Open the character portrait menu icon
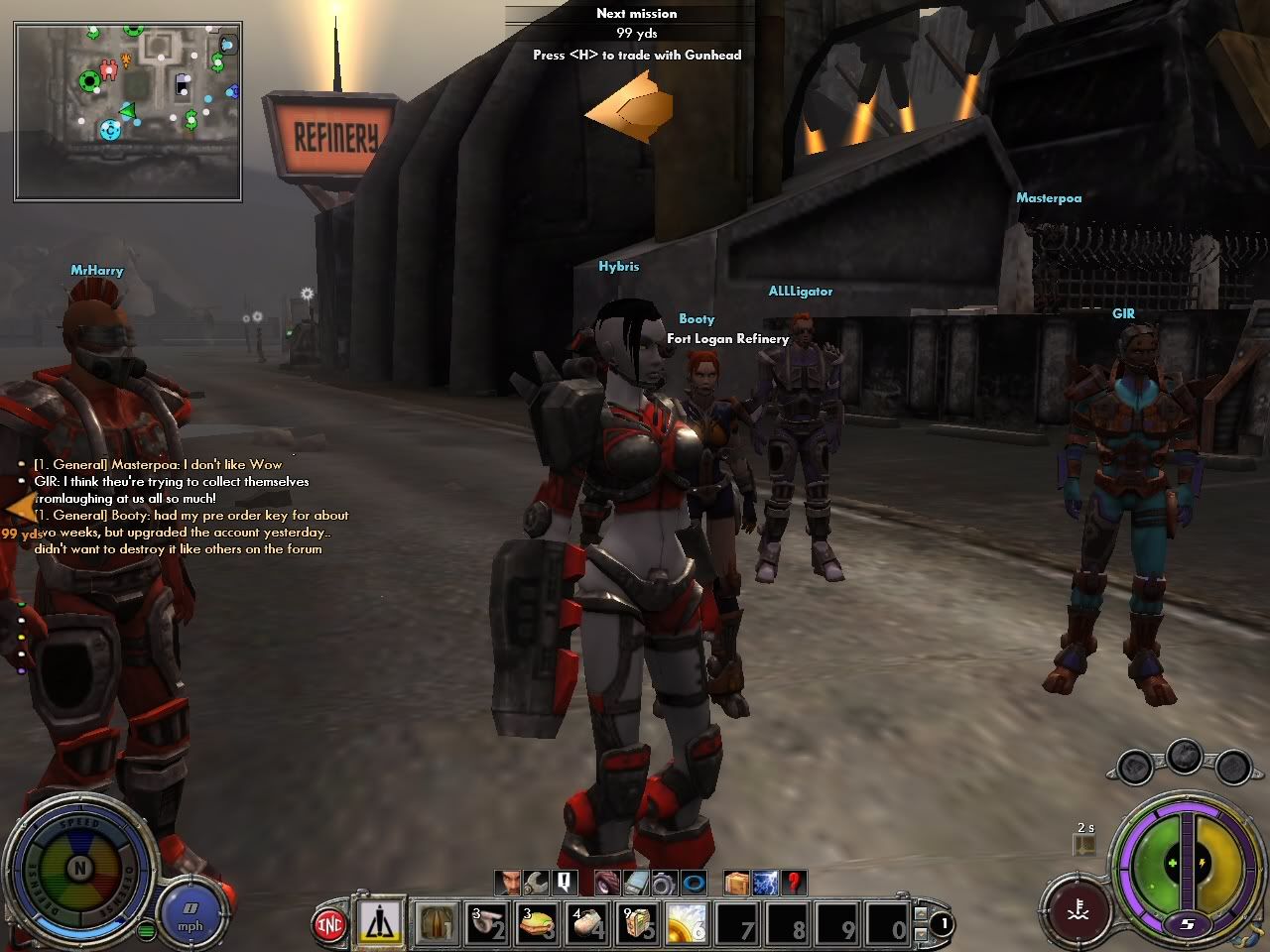Viewport: 1270px width, 952px height. [509, 882]
